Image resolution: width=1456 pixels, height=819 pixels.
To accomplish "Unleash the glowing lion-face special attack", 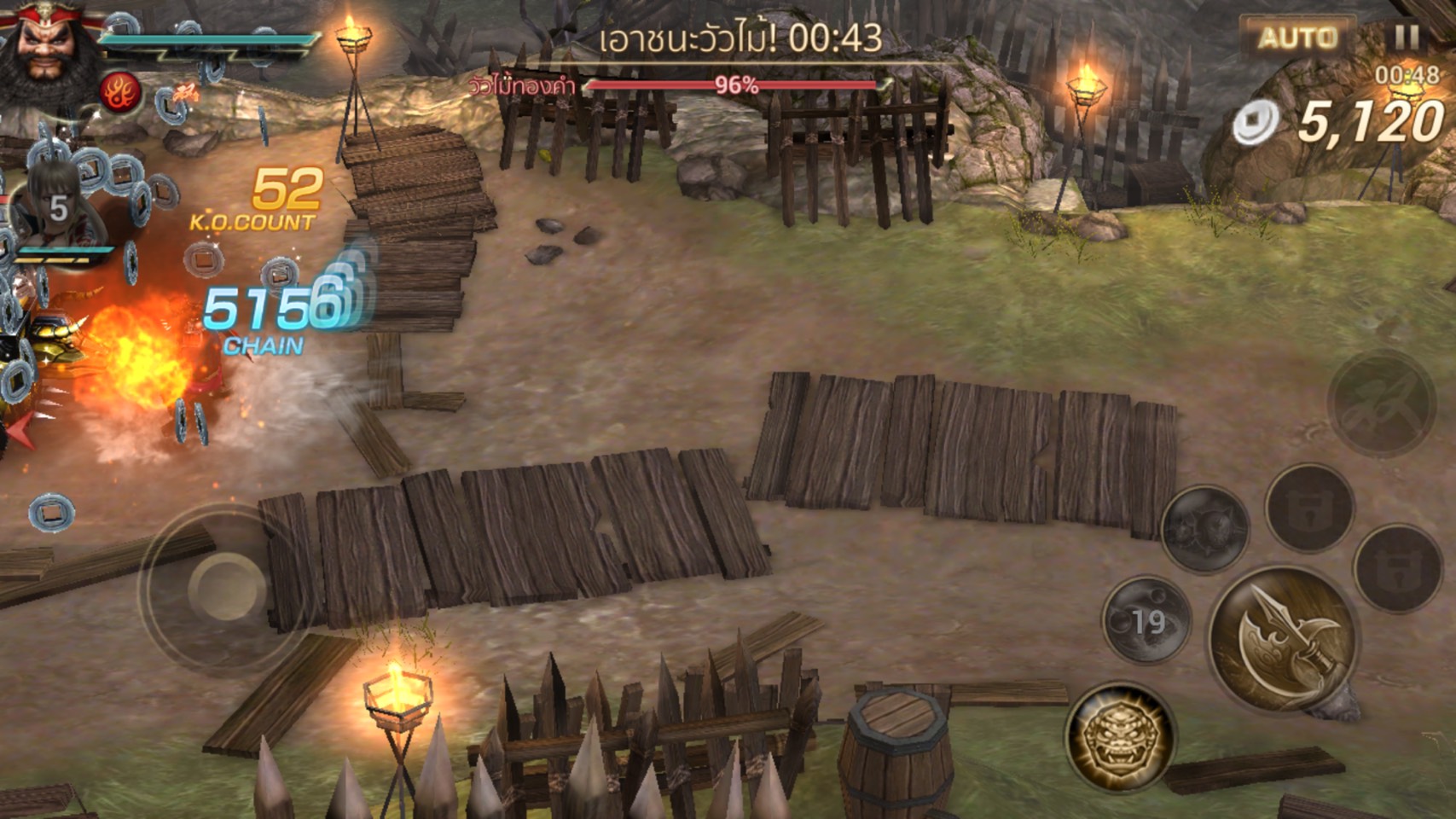I will (1120, 736).
